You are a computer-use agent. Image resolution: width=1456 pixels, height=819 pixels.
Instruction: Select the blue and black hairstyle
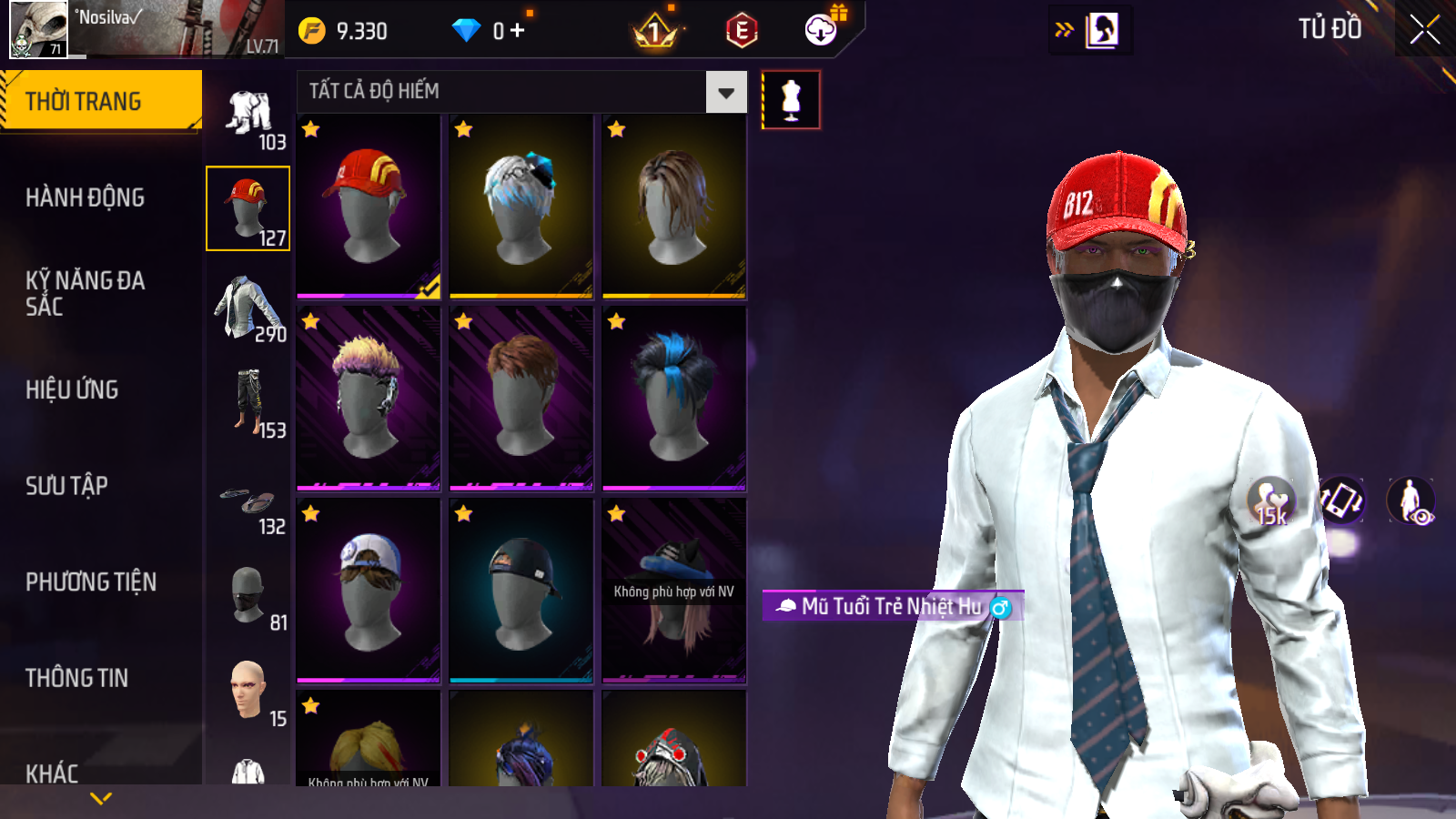coord(673,399)
